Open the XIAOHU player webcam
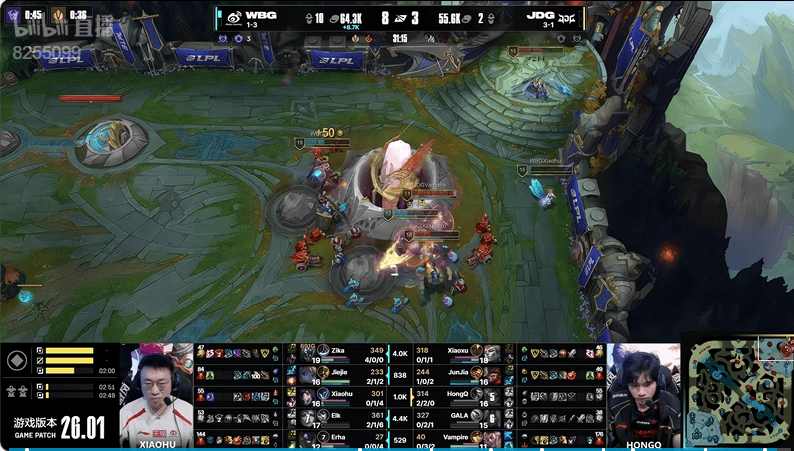Image resolution: width=794 pixels, height=451 pixels. (x=156, y=394)
